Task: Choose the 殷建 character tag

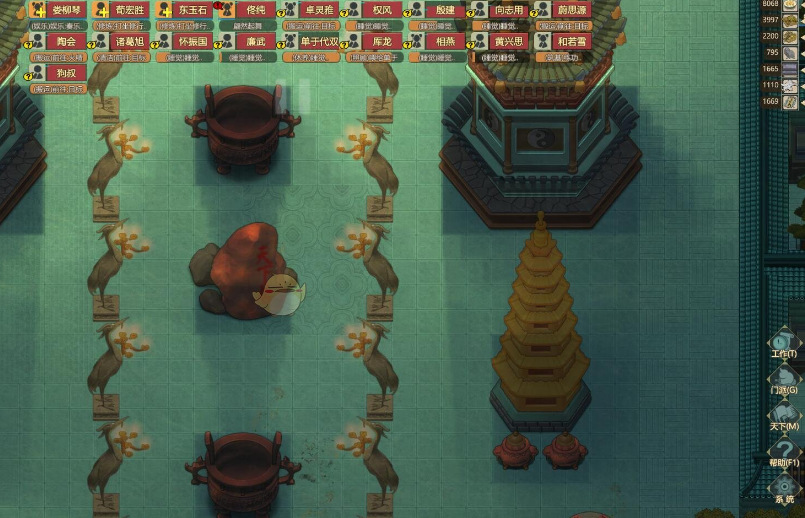Action: click(x=445, y=10)
